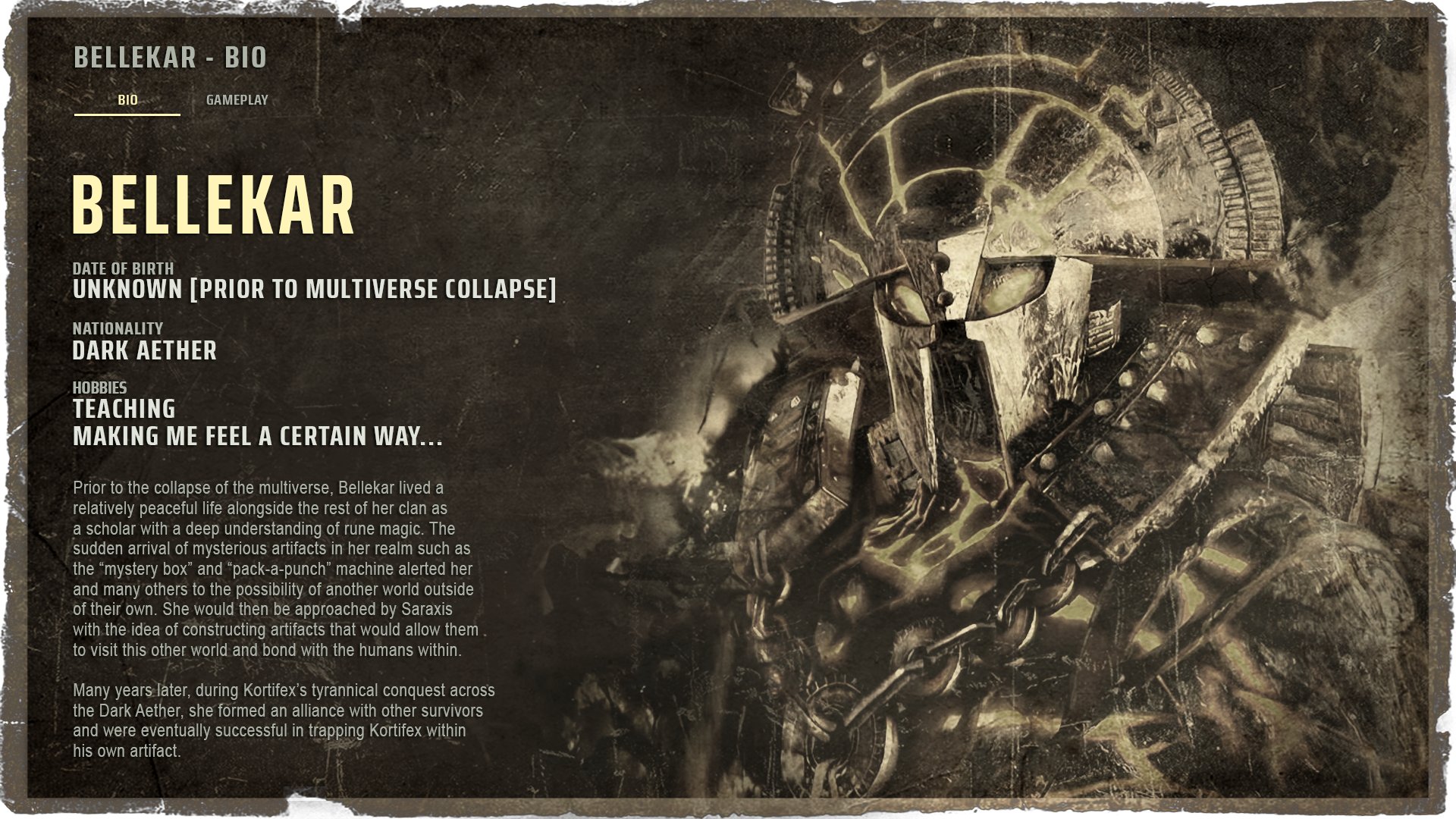1456x819 pixels.
Task: Click the UNKNOWN [PRIOR TO MULTIVERSE COLLAPSE] entry
Action: [315, 289]
